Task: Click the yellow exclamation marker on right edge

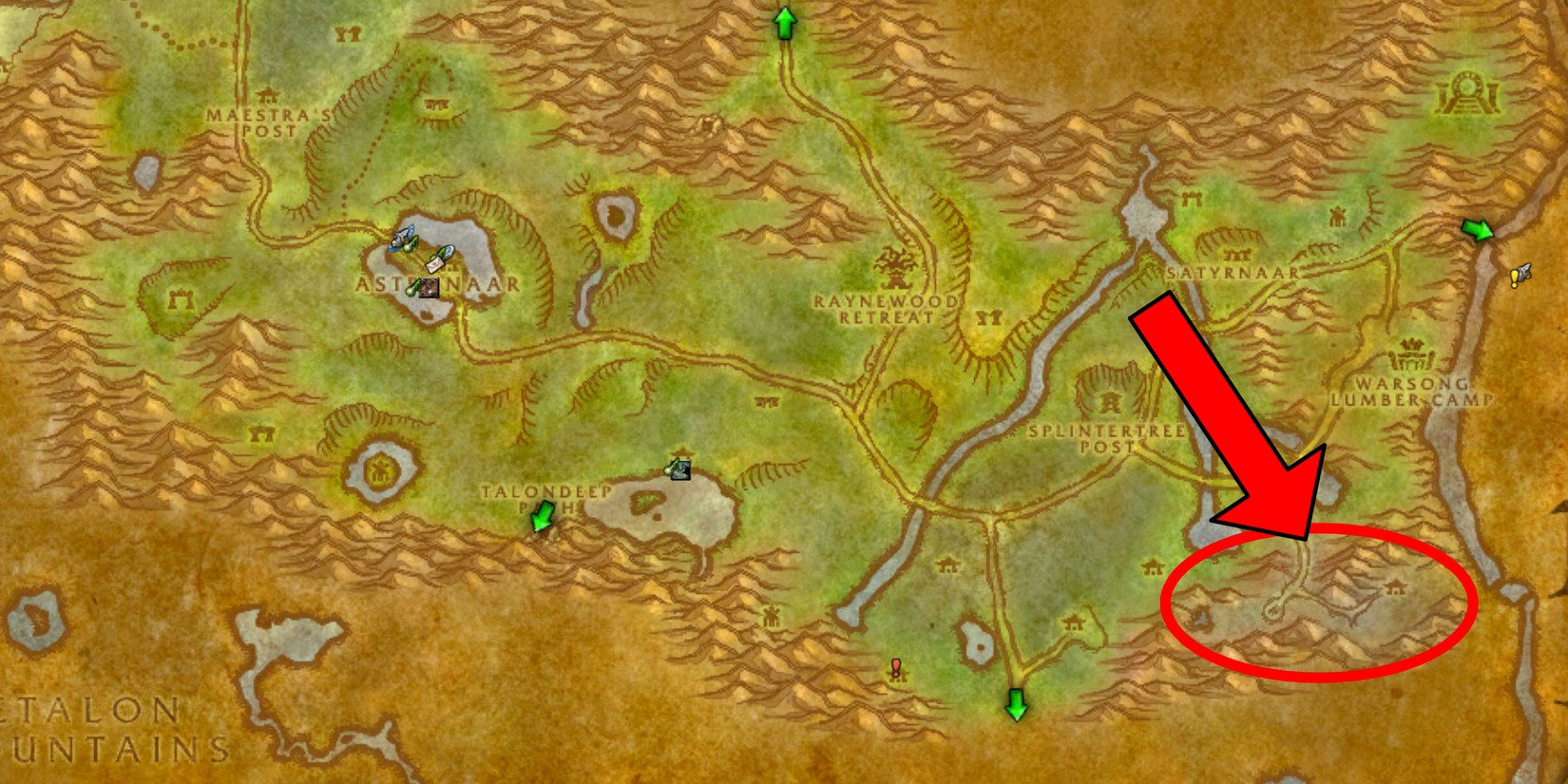Action: [1519, 276]
